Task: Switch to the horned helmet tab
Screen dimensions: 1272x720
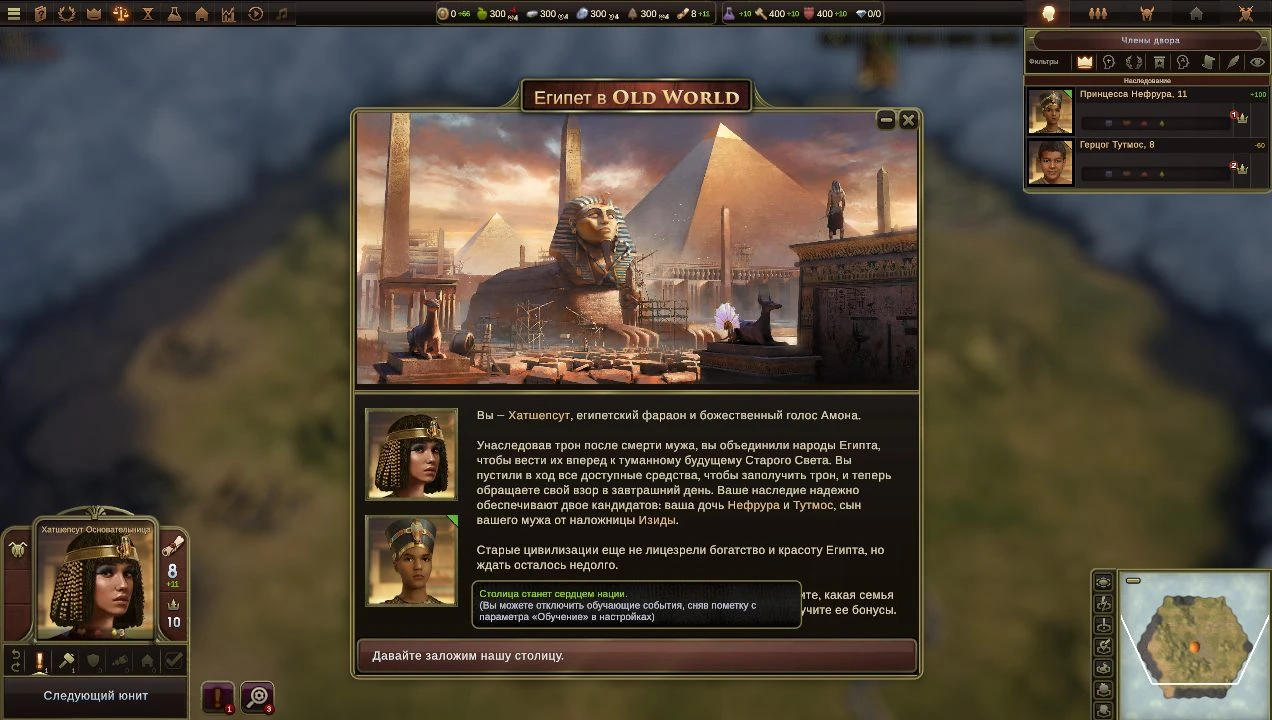Action: (x=1147, y=14)
